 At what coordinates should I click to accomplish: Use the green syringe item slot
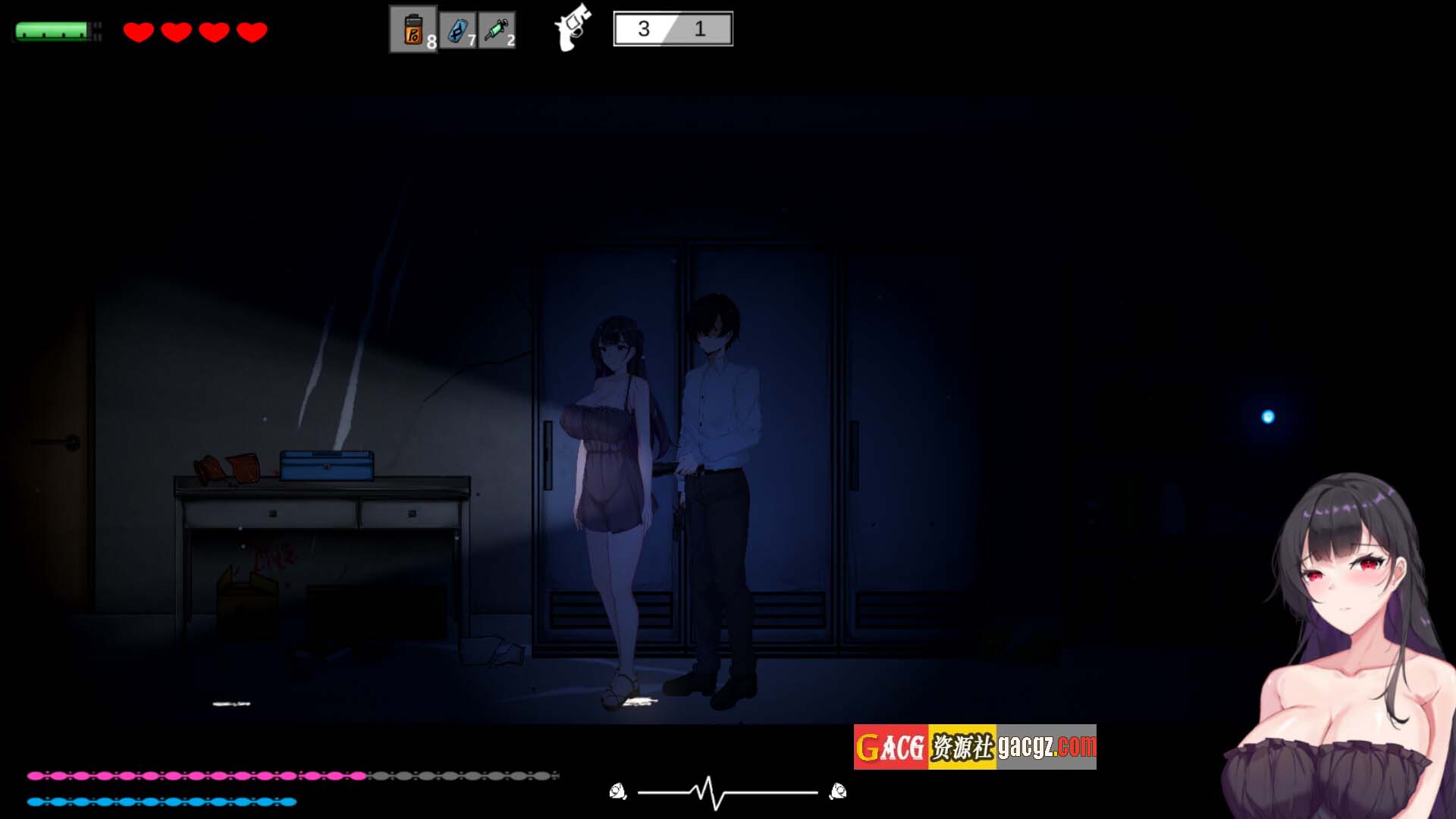click(x=497, y=30)
